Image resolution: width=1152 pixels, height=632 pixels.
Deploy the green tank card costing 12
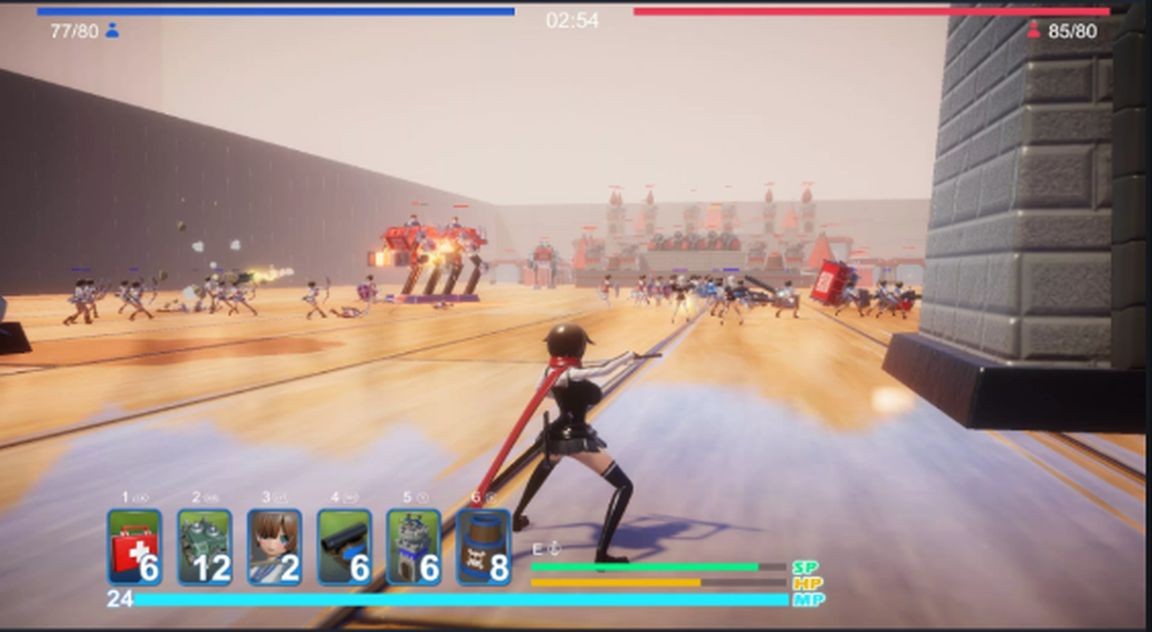pyautogui.click(x=205, y=547)
